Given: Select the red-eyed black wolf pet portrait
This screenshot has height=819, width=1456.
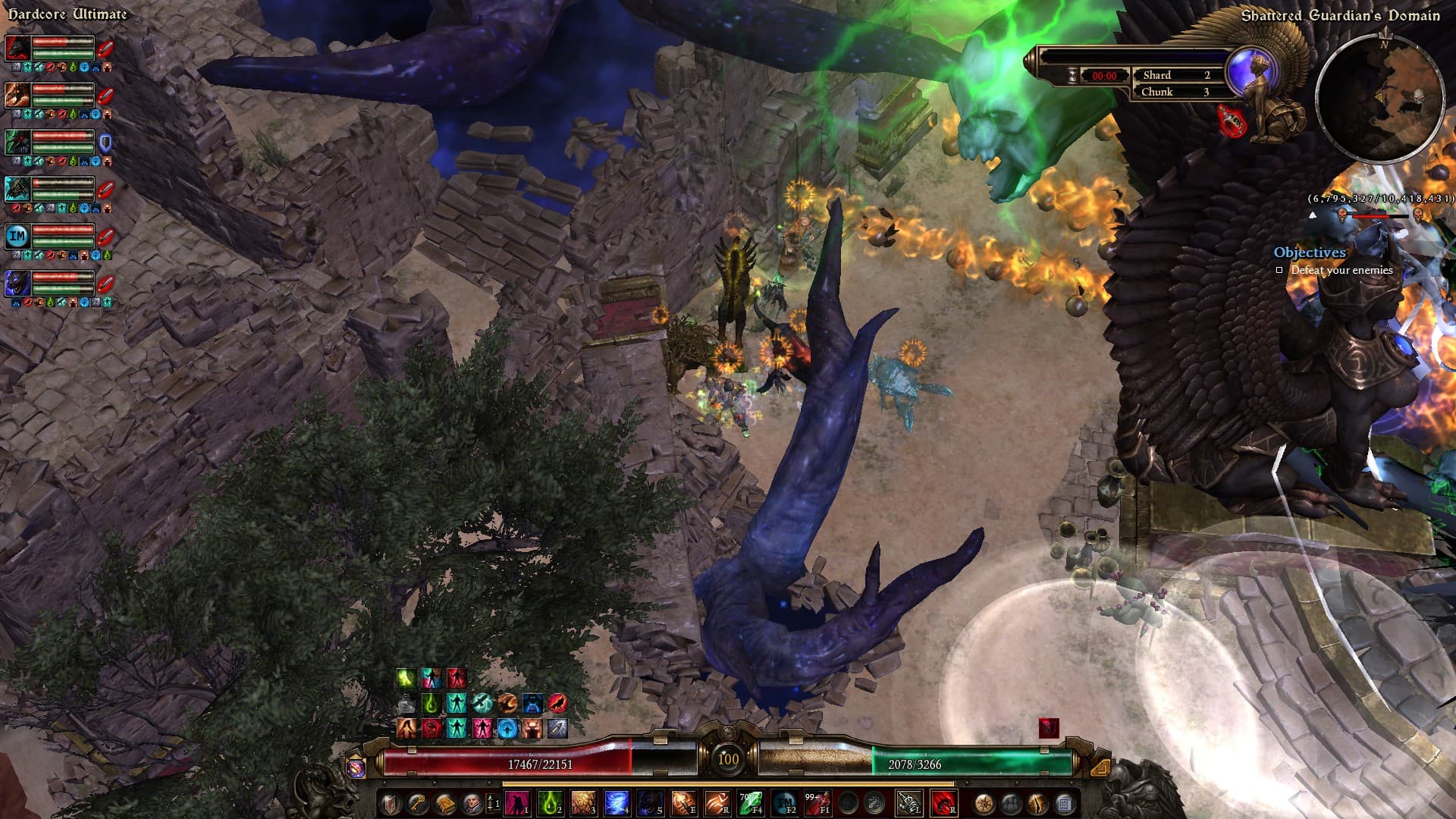Looking at the screenshot, I should [x=17, y=47].
